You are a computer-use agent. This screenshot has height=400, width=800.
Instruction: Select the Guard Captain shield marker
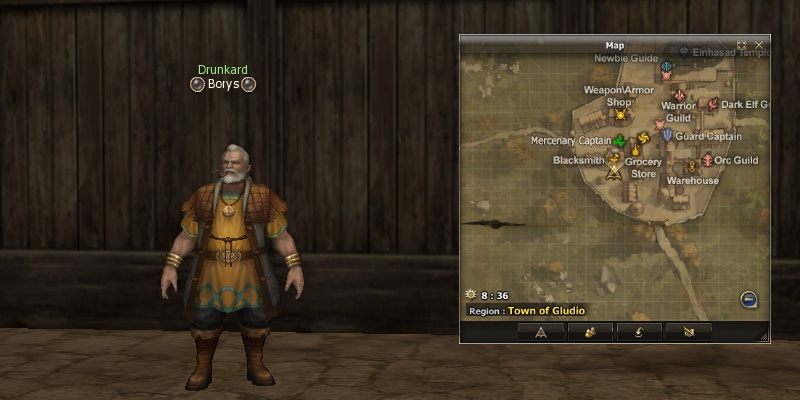[667, 135]
